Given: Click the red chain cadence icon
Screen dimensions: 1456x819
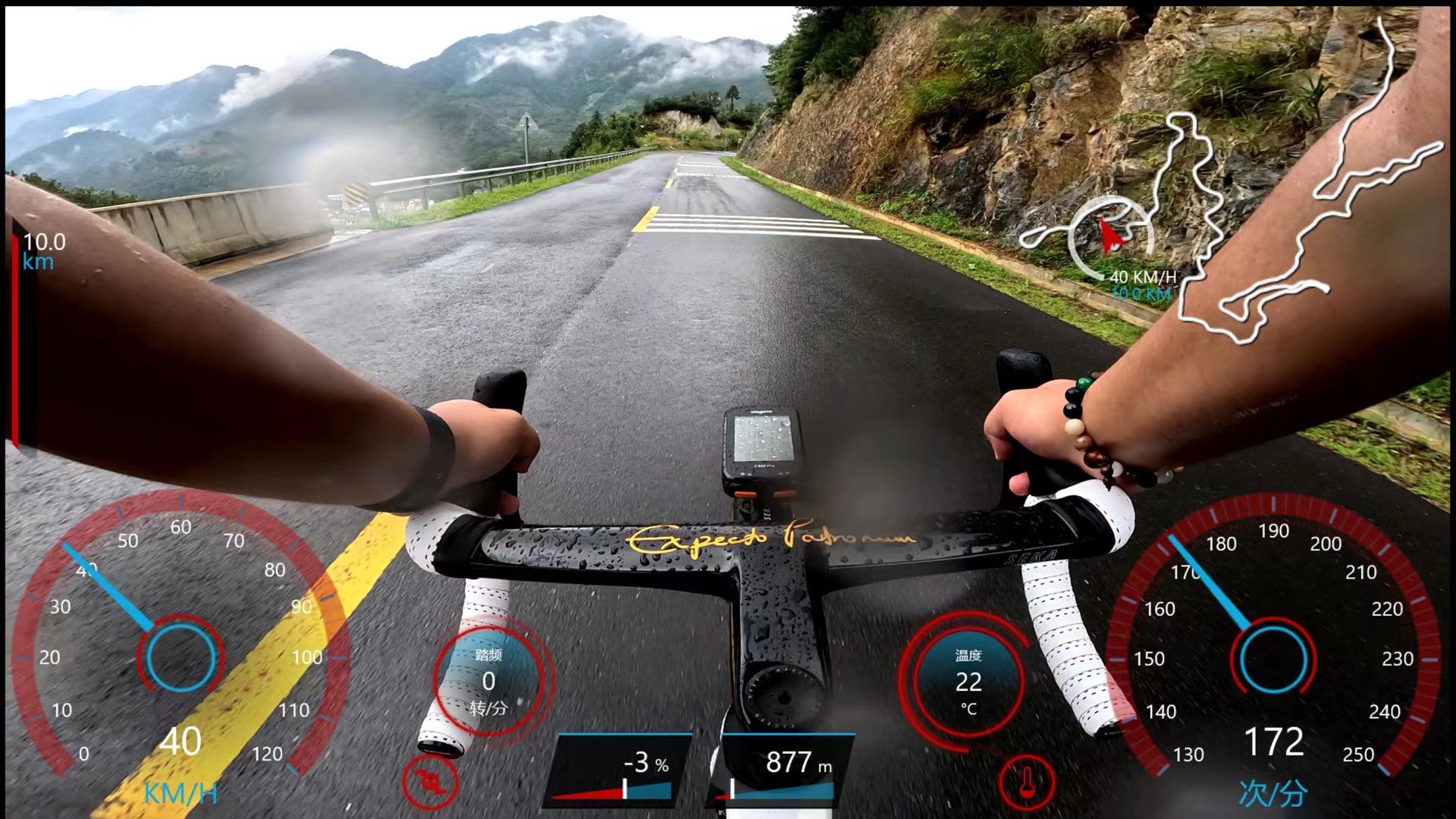Looking at the screenshot, I should coord(430,782).
